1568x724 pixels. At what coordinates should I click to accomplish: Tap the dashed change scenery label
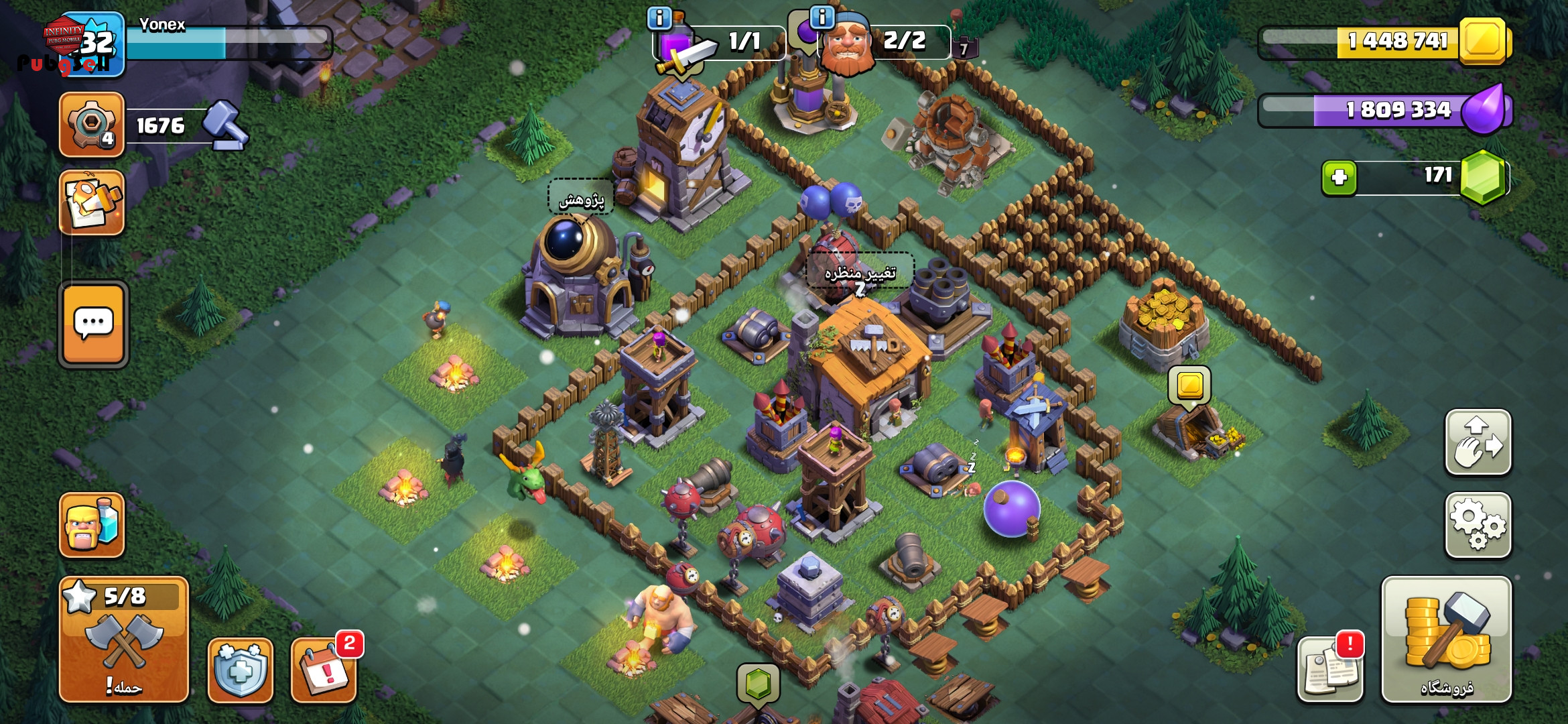click(860, 271)
